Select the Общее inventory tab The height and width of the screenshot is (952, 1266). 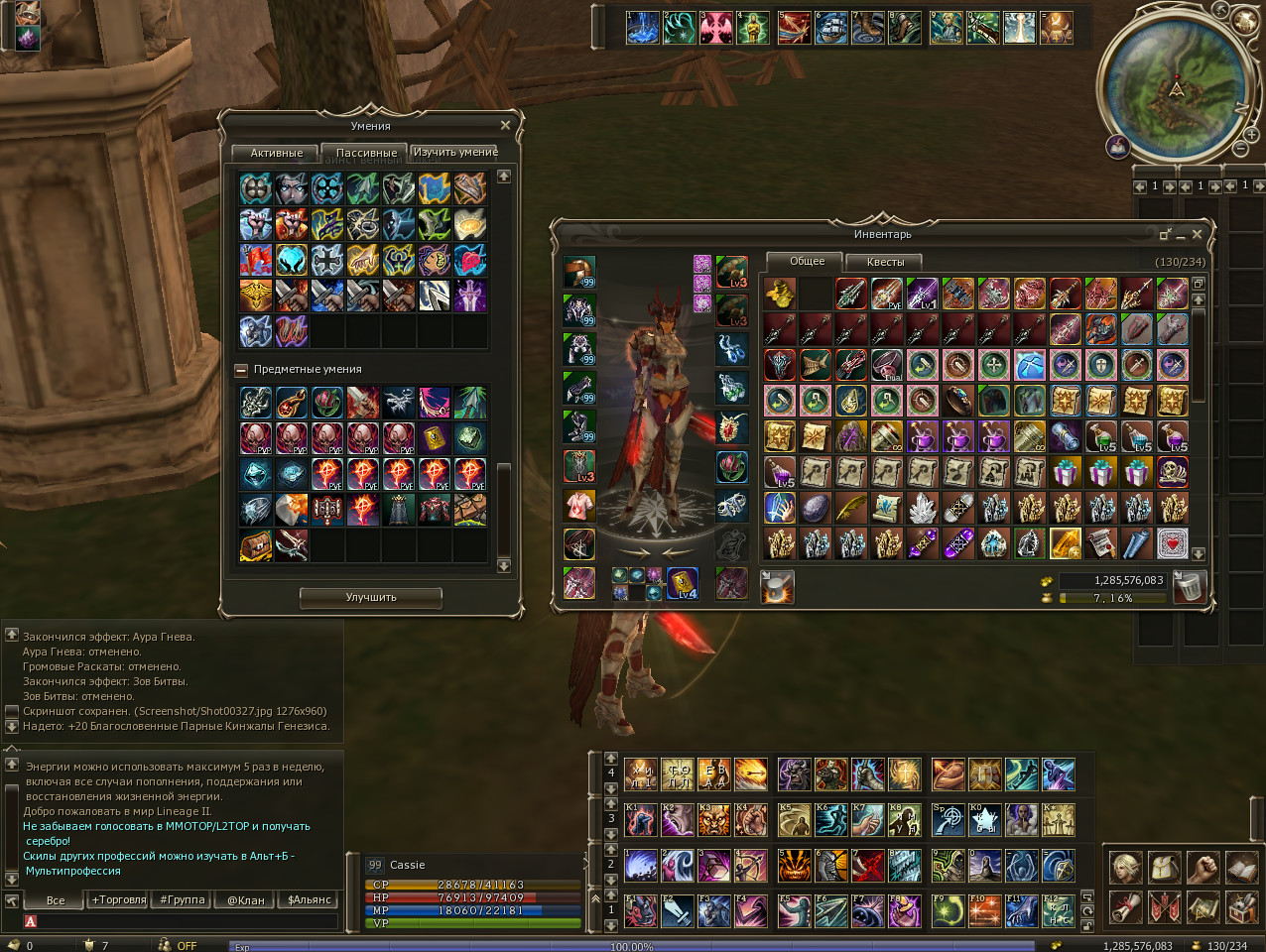pos(807,261)
